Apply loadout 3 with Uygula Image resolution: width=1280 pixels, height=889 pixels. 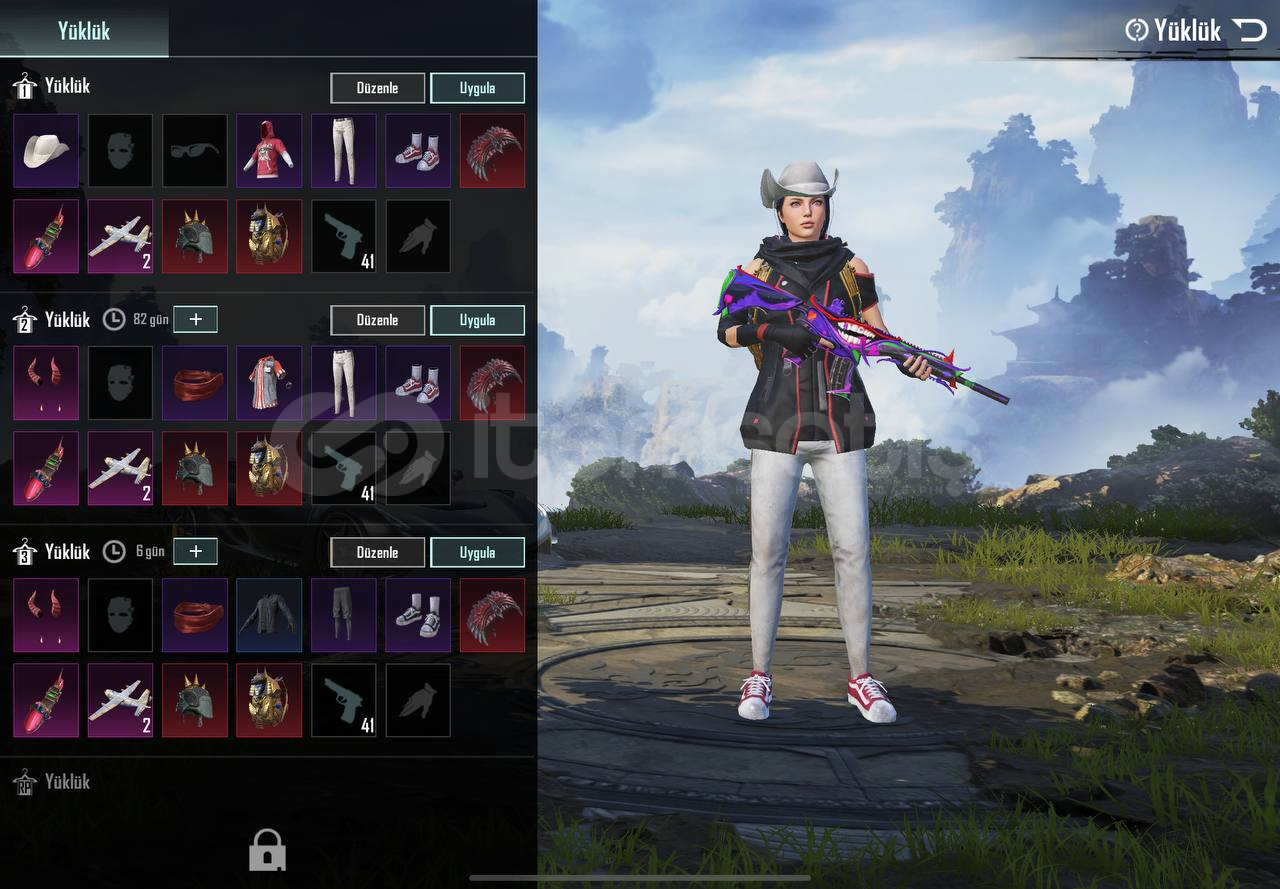click(x=477, y=552)
